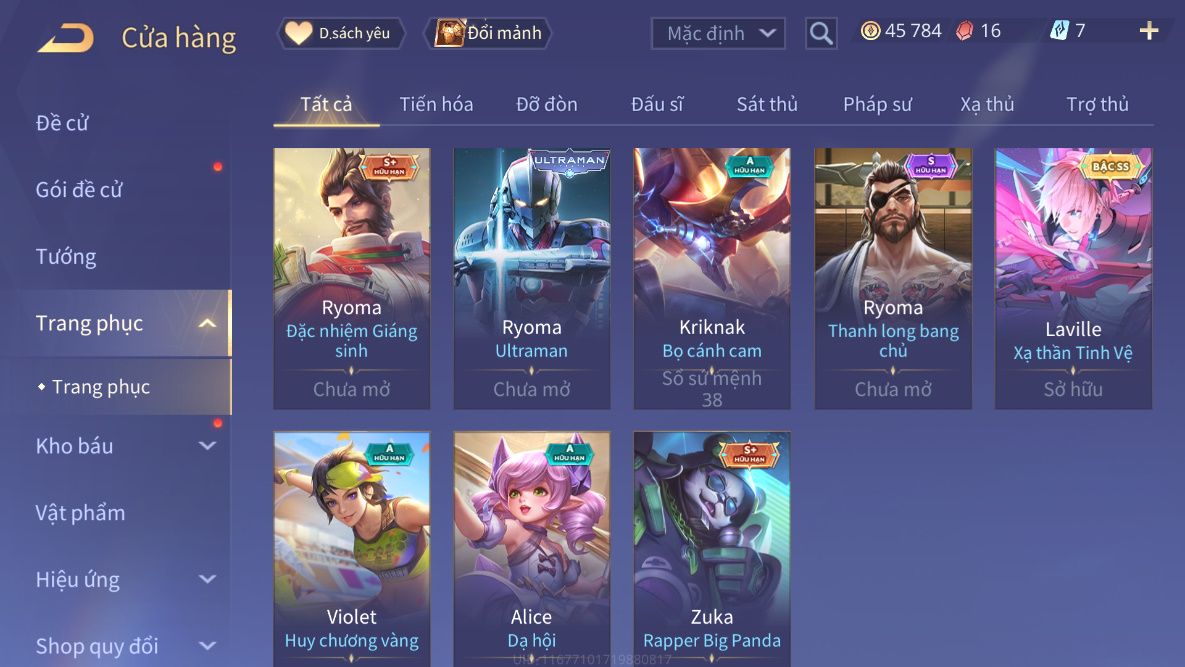Select the Ryoma Ultraman skin card
The width and height of the screenshot is (1185, 667).
pos(531,278)
